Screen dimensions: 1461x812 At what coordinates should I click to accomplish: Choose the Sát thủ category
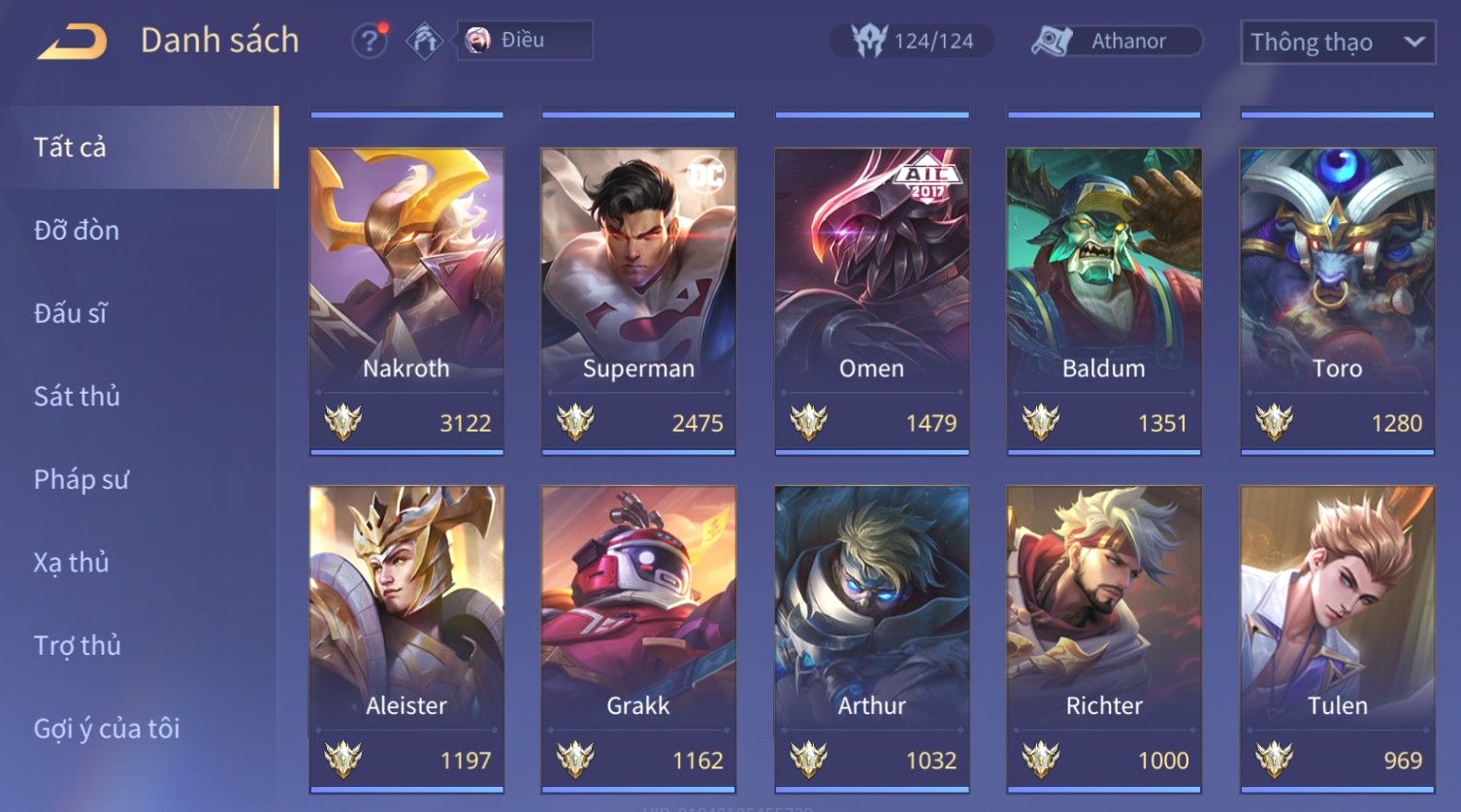click(x=77, y=397)
